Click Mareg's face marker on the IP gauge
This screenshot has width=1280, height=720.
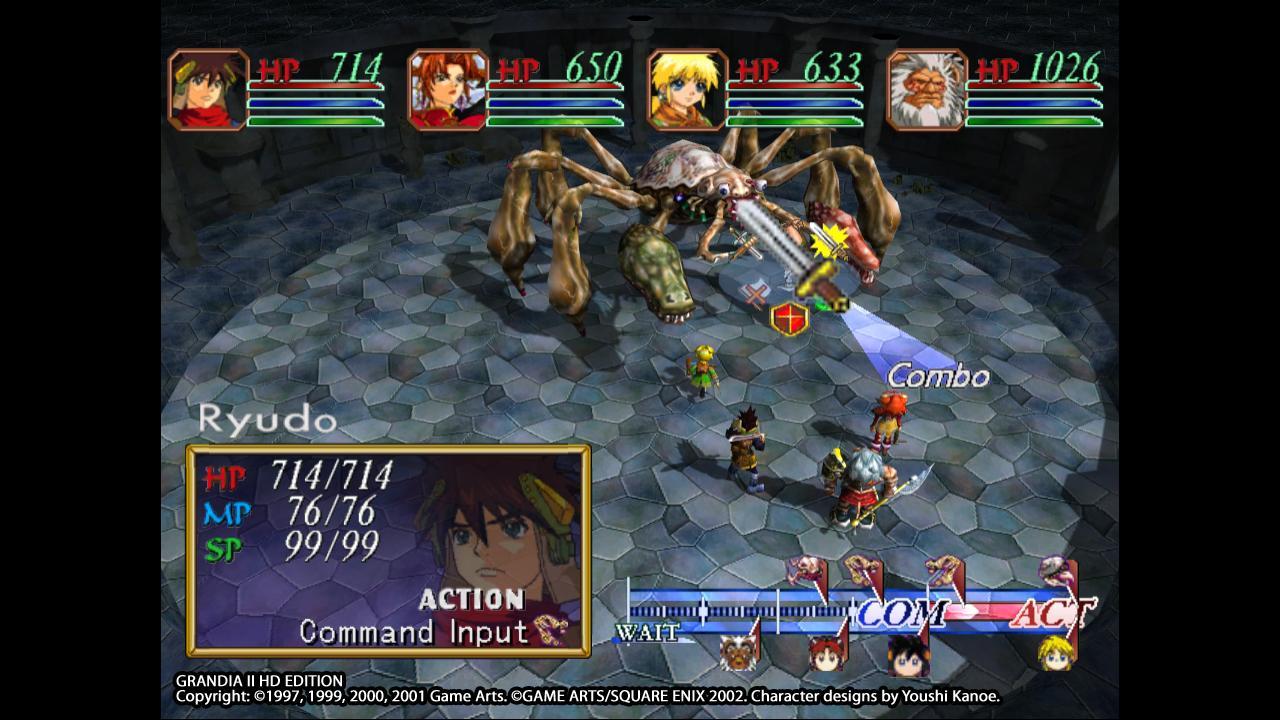[x=737, y=652]
